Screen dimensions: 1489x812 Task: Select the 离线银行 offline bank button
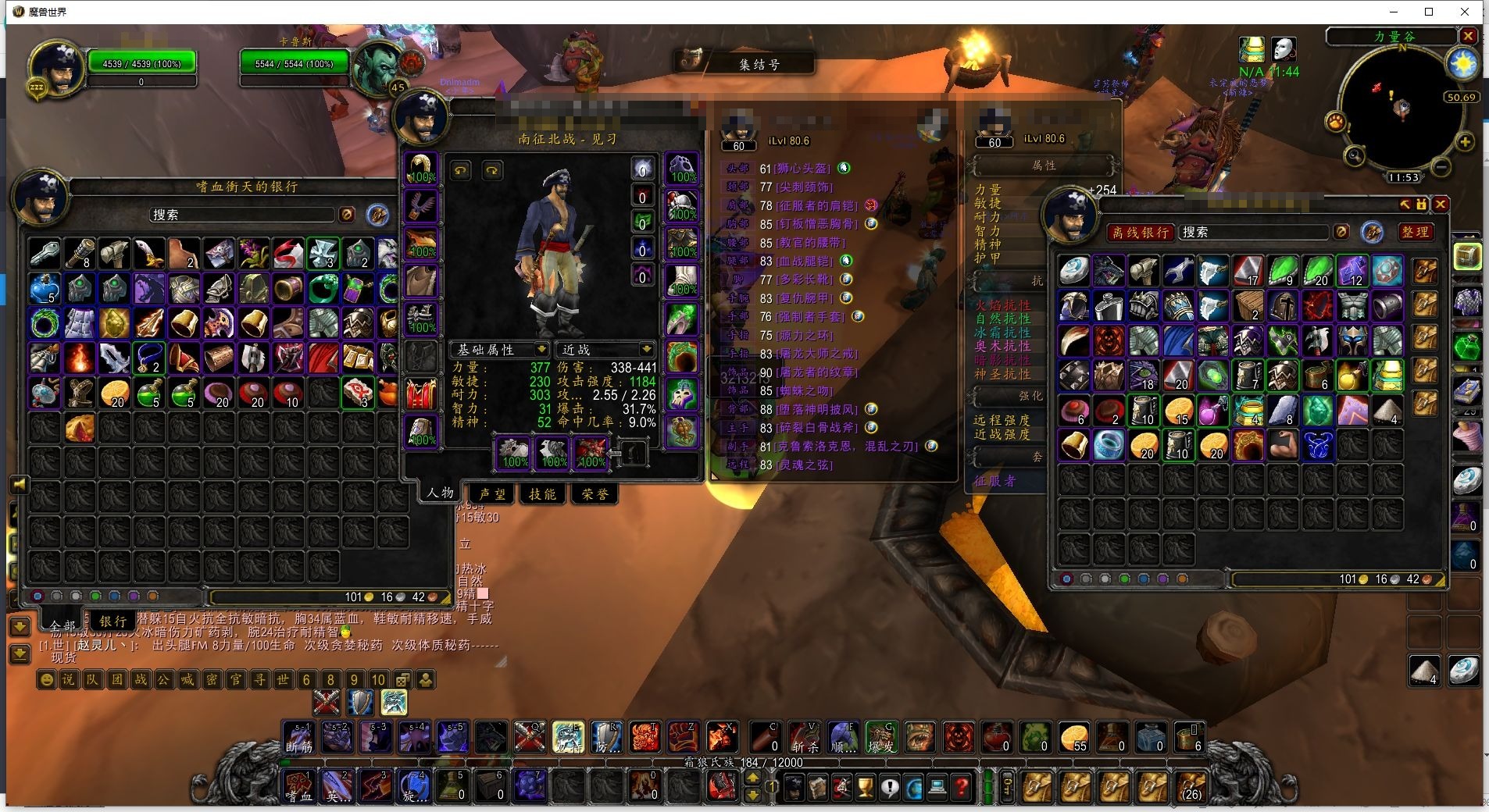tap(1140, 232)
